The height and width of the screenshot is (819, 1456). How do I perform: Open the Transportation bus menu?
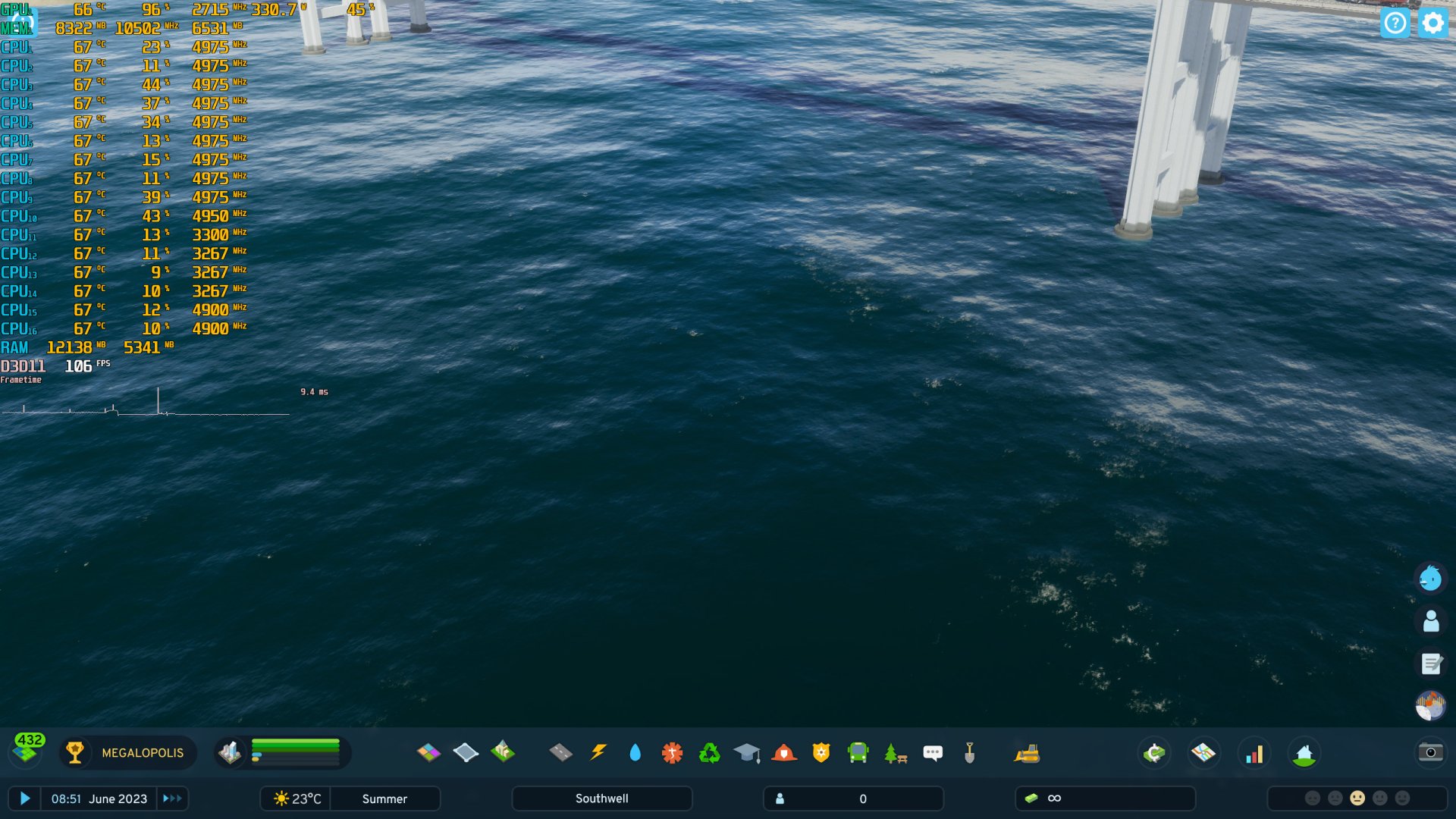pos(857,753)
